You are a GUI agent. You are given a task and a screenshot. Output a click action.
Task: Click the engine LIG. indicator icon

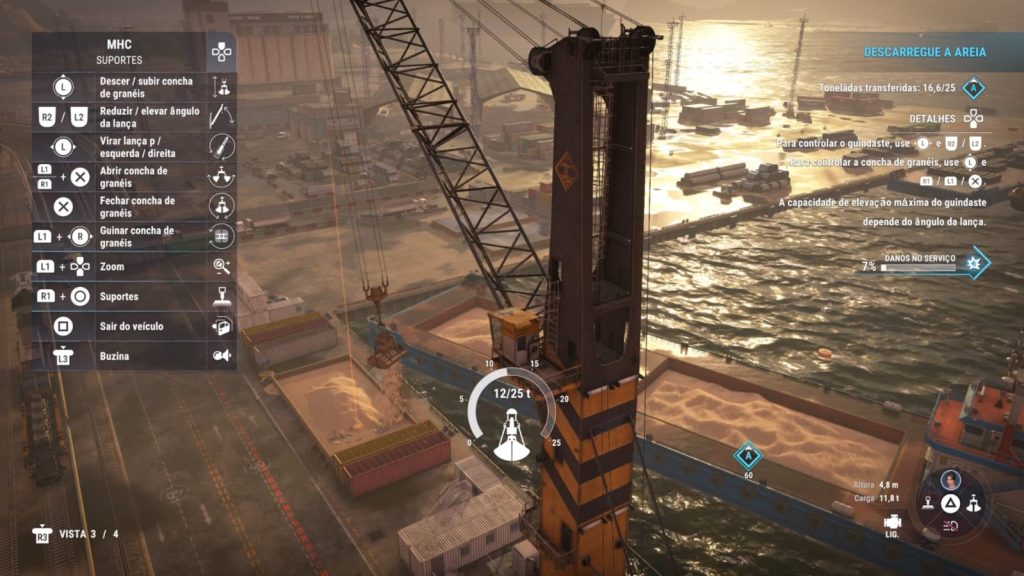click(x=893, y=524)
